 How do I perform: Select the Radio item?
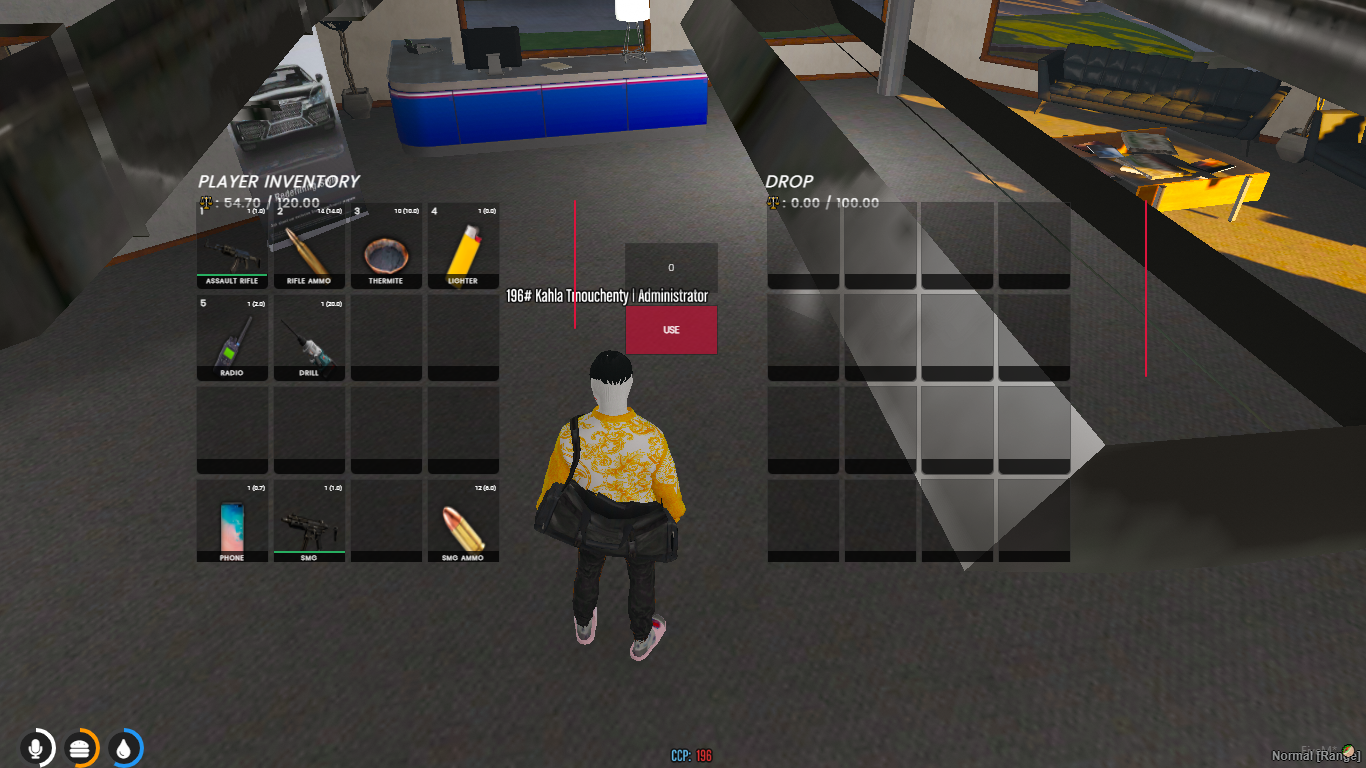coord(231,338)
